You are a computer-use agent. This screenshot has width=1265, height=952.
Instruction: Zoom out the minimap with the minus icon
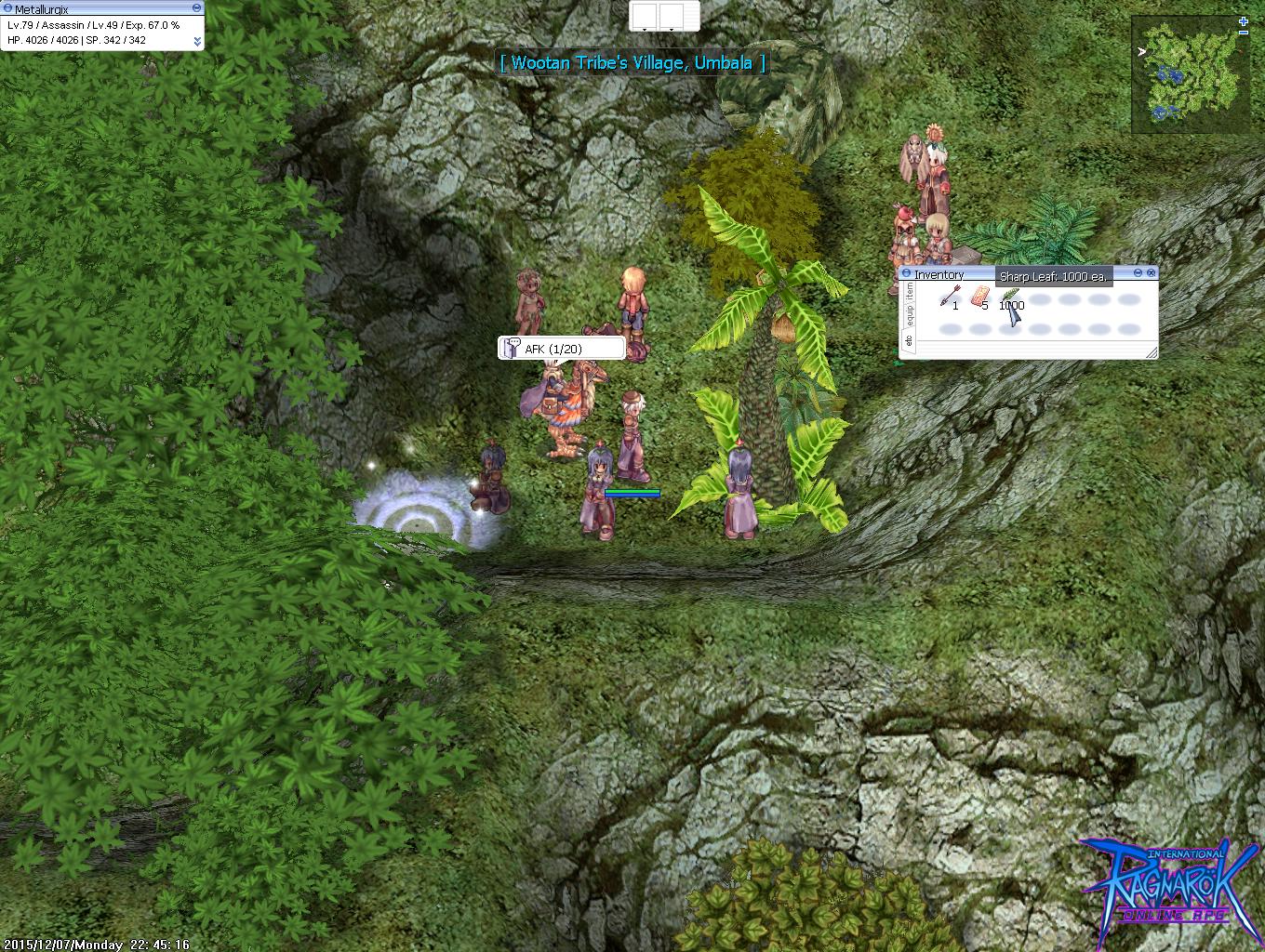click(1244, 32)
